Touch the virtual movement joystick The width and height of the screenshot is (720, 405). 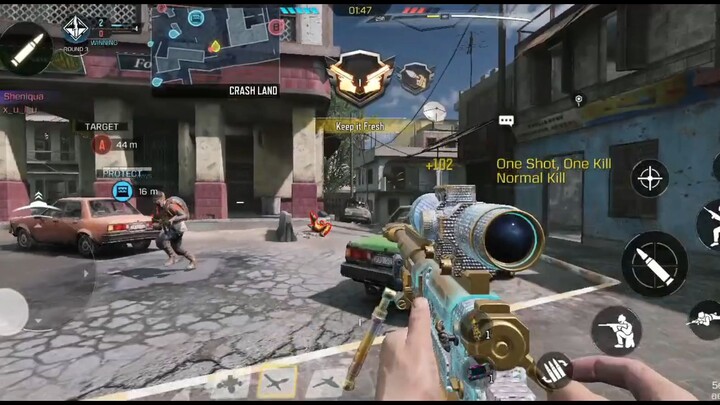[12, 312]
